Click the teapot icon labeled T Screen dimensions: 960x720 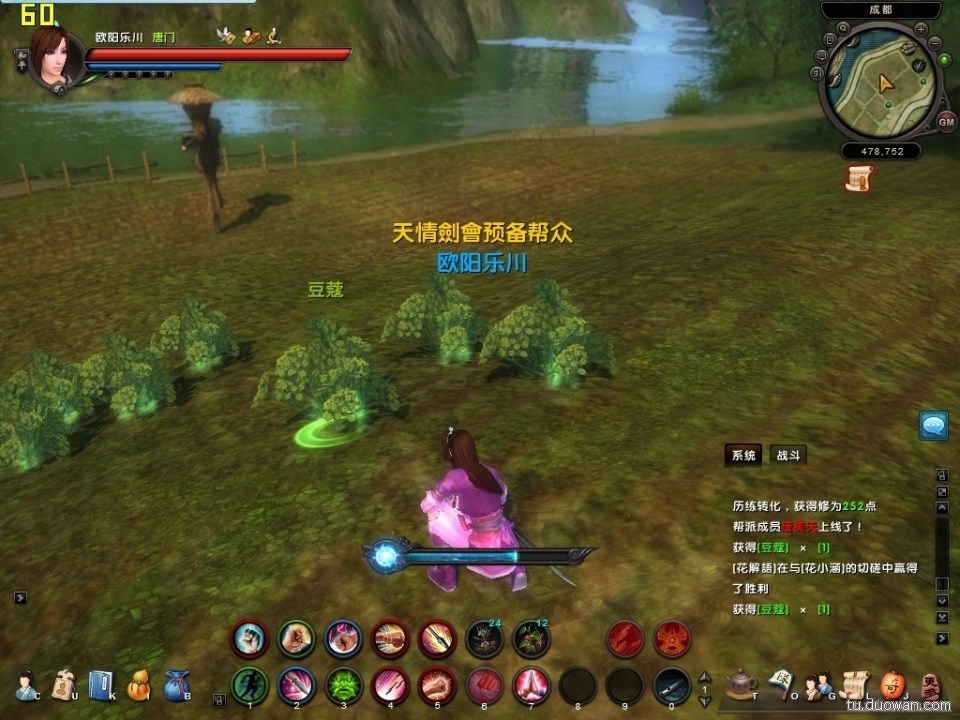740,684
